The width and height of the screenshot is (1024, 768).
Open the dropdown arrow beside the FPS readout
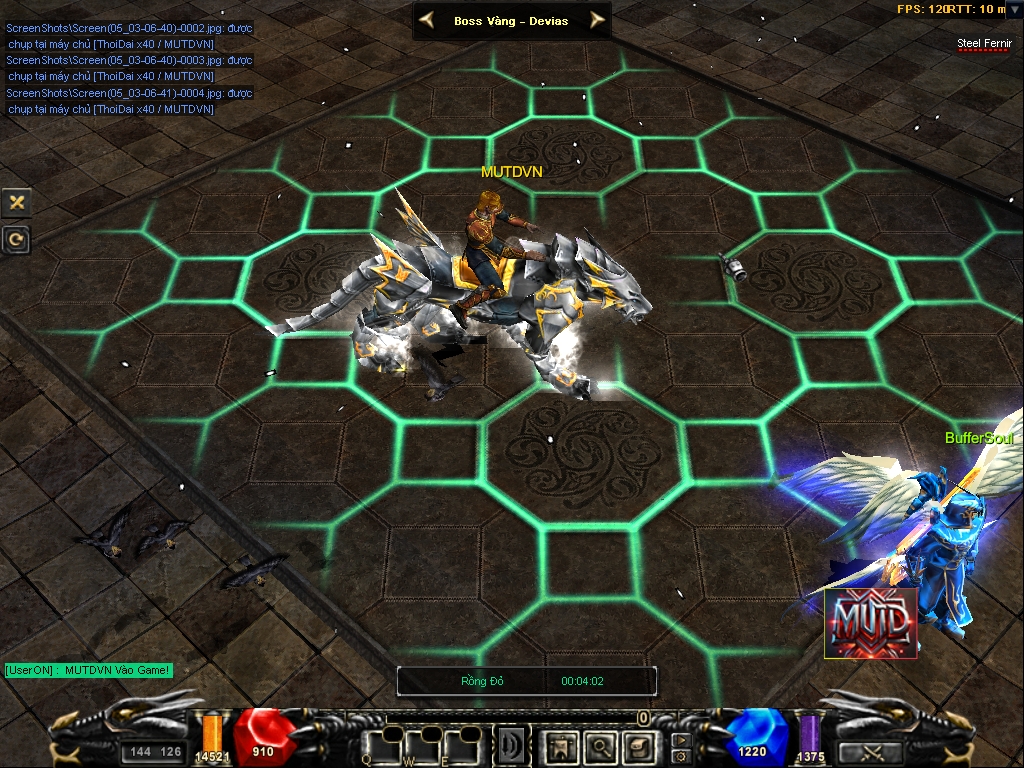1014,10
